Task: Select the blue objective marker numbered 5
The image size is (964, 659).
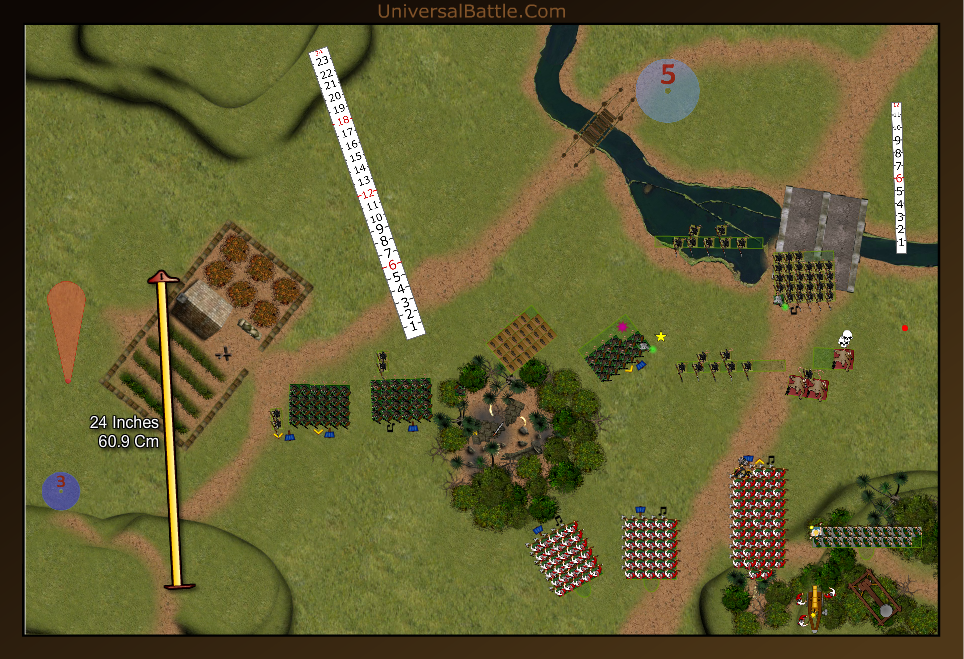Action: click(x=667, y=90)
